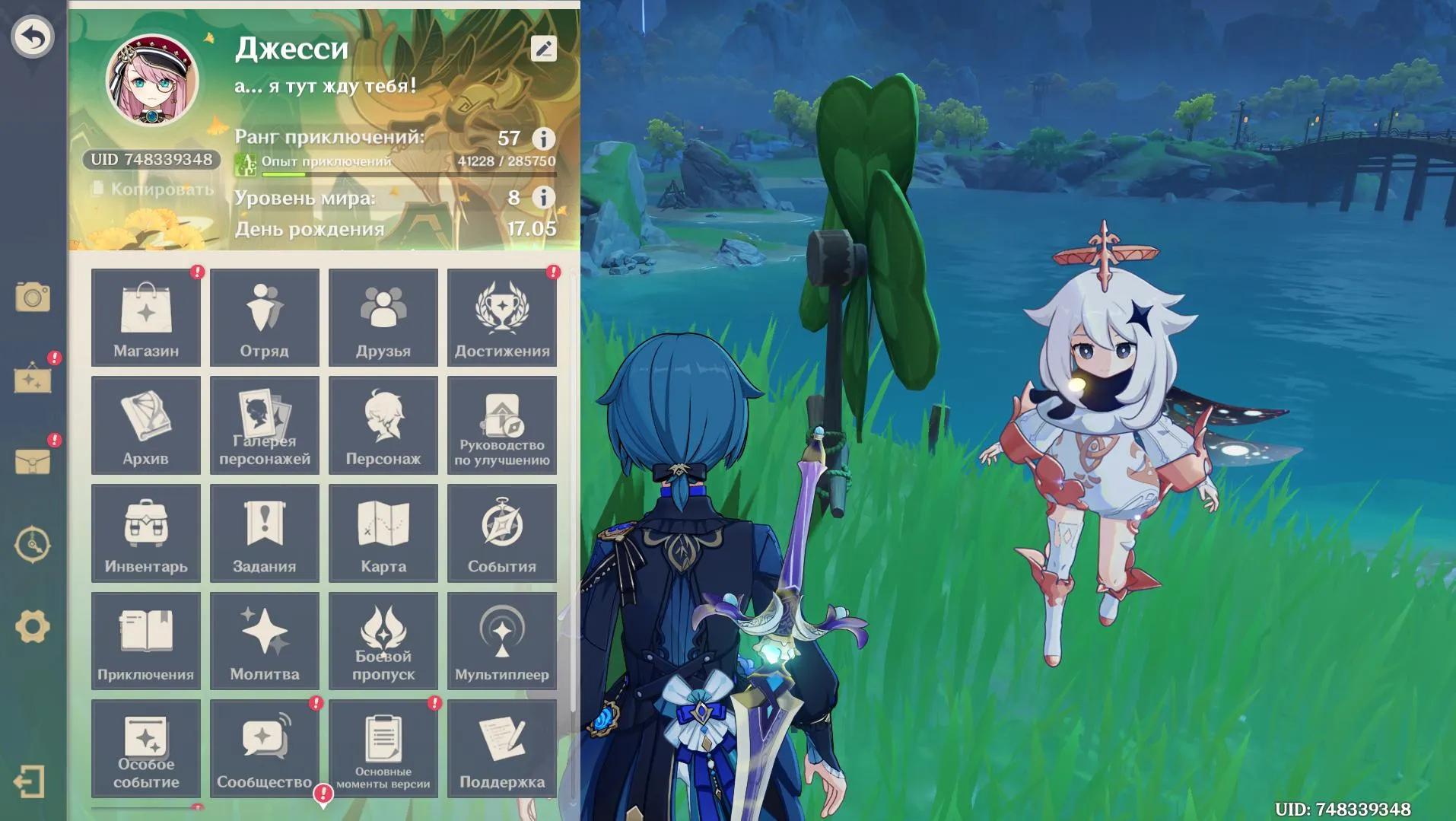Image resolution: width=1456 pixels, height=821 pixels.
Task: Open the Мультиплеер (Co-op) screen
Action: [x=503, y=641]
